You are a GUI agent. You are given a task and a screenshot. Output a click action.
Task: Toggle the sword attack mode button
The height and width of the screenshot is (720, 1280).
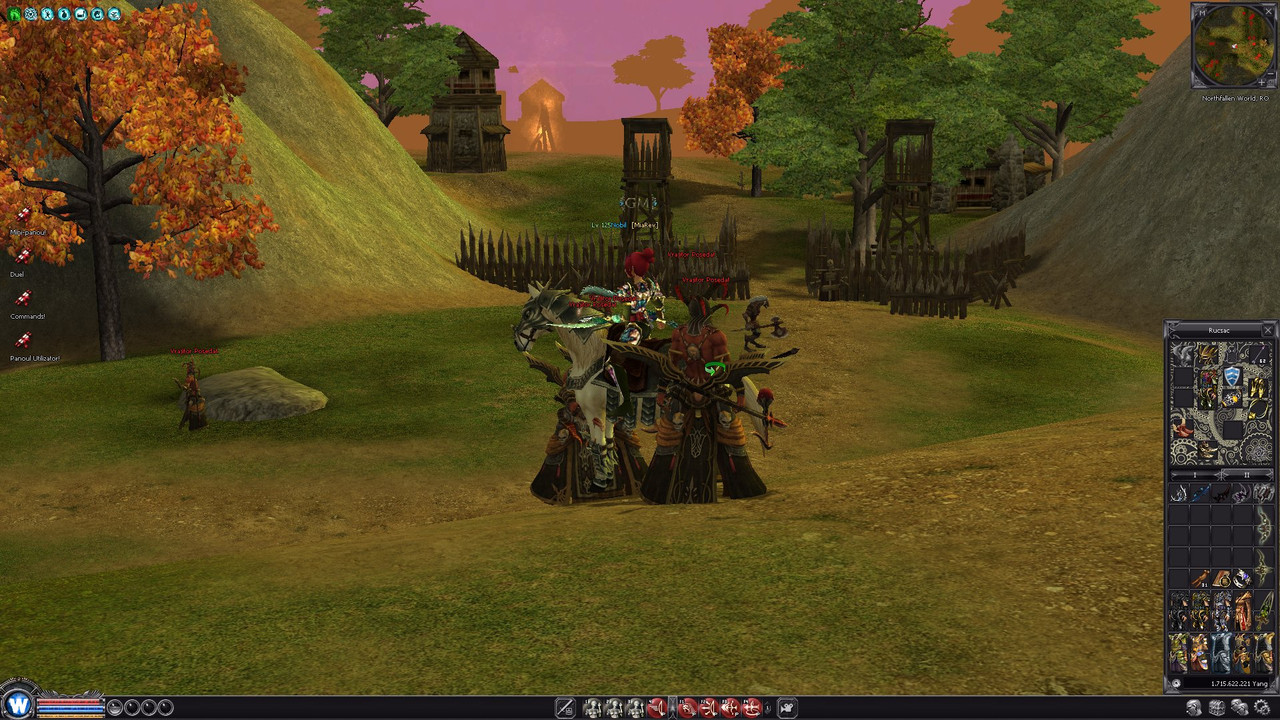pos(564,708)
